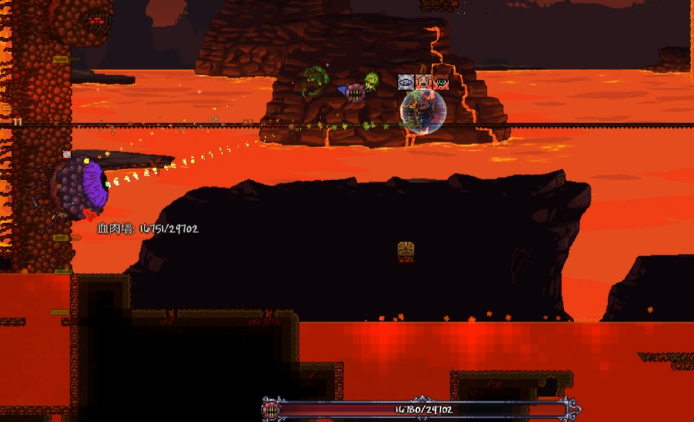Click the grey eye debuff icon
Viewport: 694px width, 422px height.
pyautogui.click(x=406, y=82)
